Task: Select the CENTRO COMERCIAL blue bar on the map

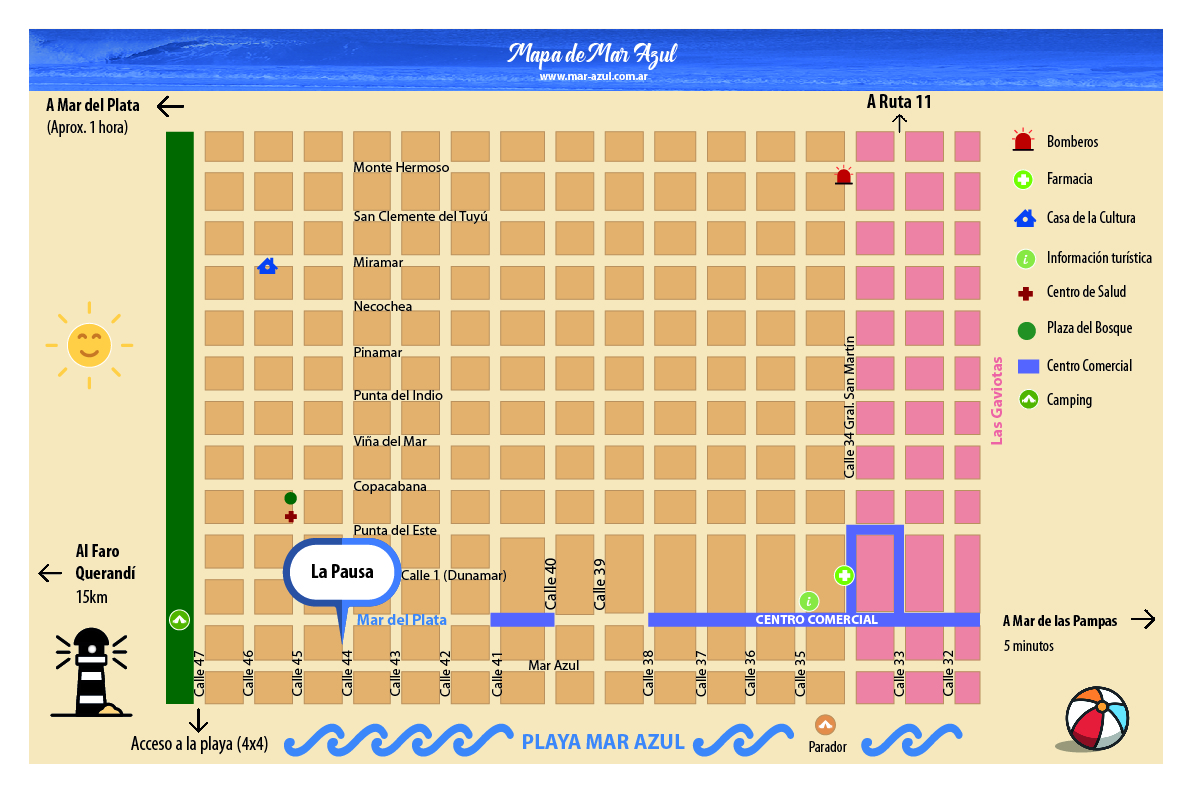Action: pyautogui.click(x=815, y=620)
